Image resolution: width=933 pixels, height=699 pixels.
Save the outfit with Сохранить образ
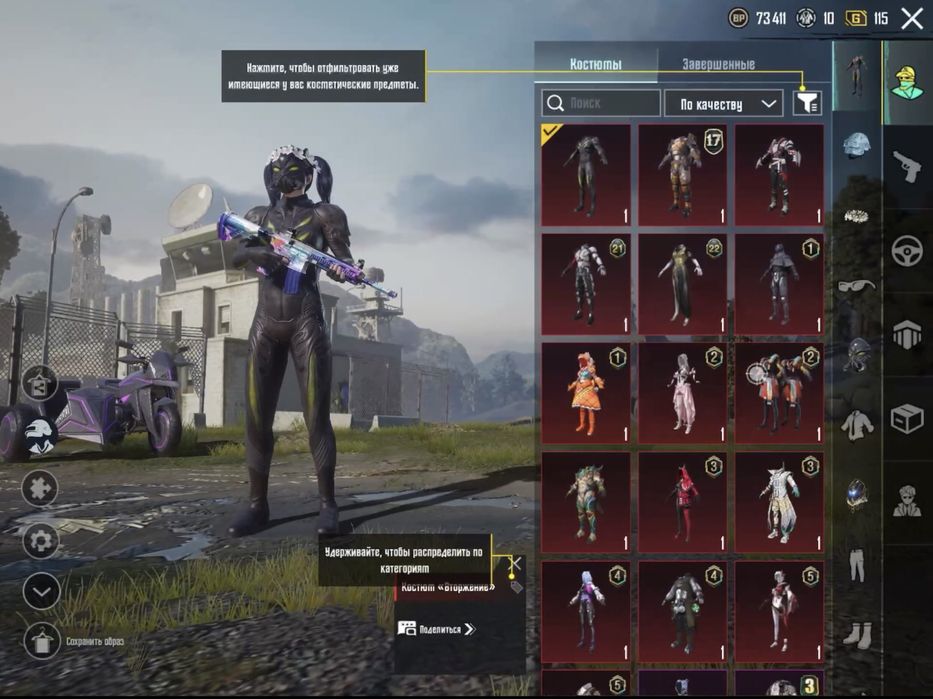pyautogui.click(x=42, y=640)
